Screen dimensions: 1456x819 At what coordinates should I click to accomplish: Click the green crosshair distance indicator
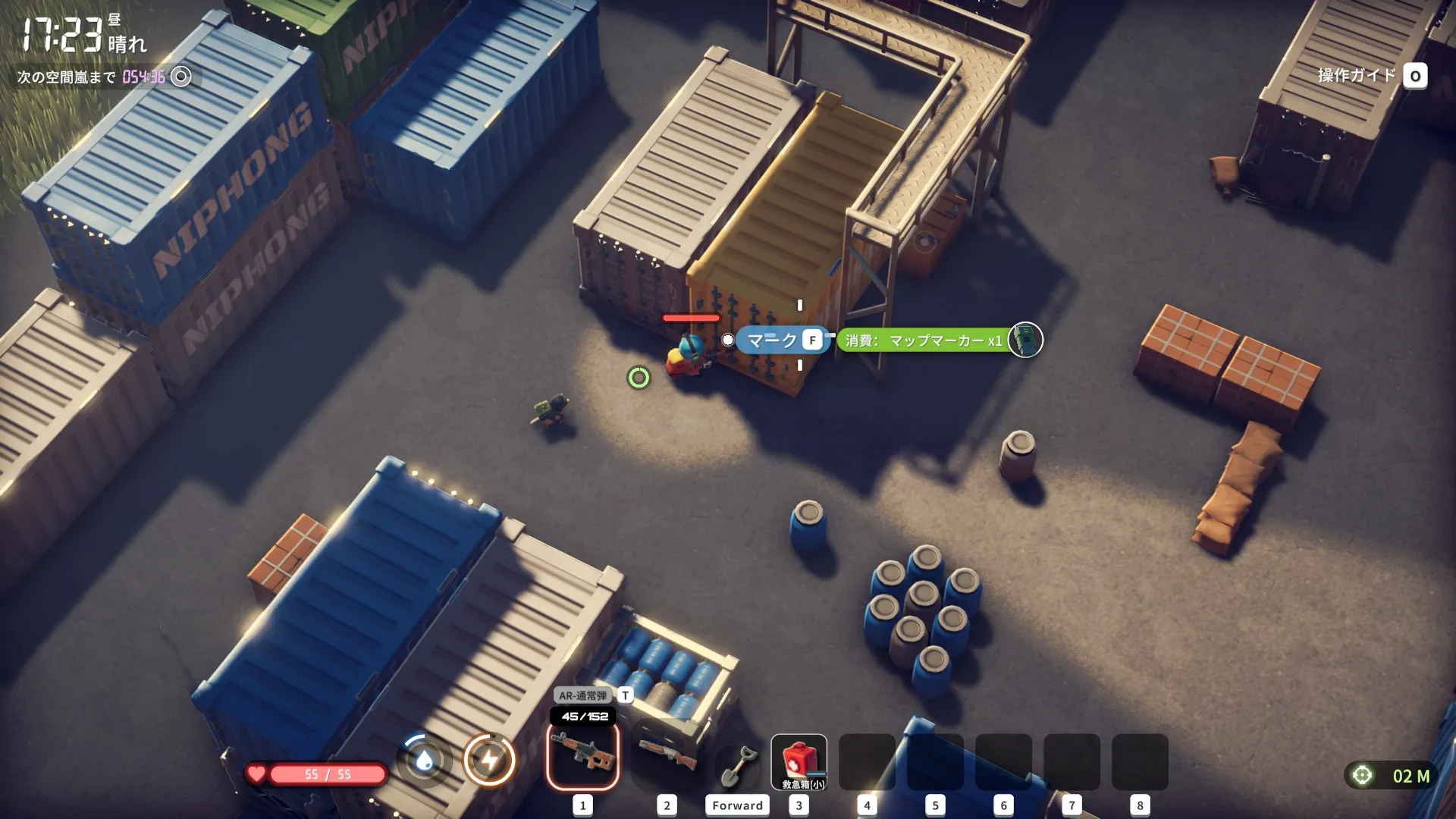[1362, 775]
